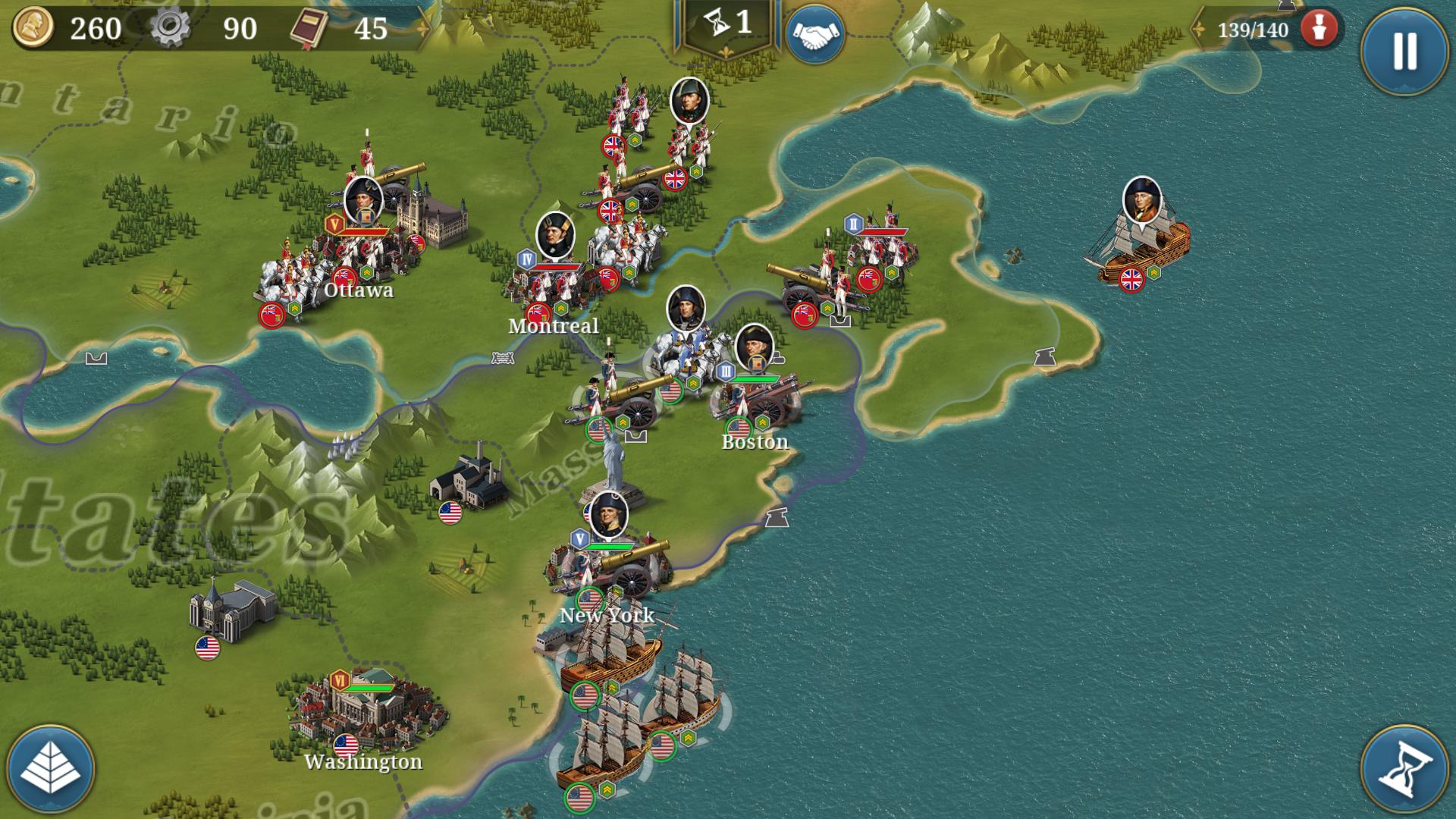Open the pyramid menu in bottom-left corner
Image resolution: width=1456 pixels, height=819 pixels.
[50, 768]
